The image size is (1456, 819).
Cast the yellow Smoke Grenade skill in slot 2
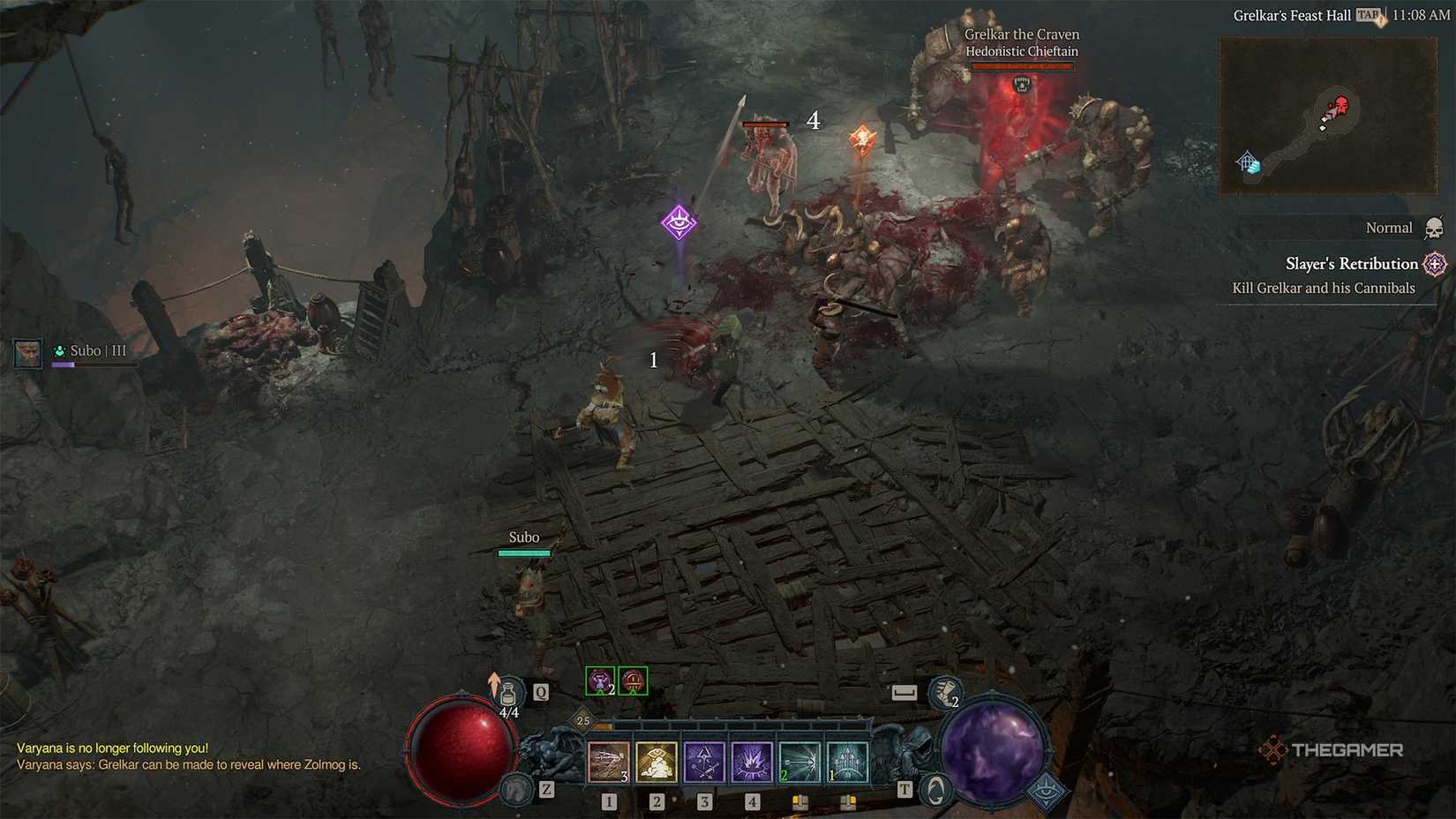[x=656, y=762]
